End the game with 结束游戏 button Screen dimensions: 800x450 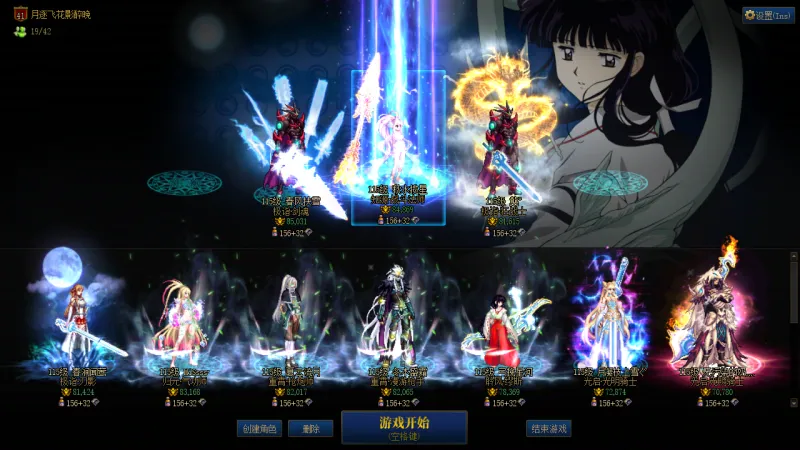pos(549,428)
